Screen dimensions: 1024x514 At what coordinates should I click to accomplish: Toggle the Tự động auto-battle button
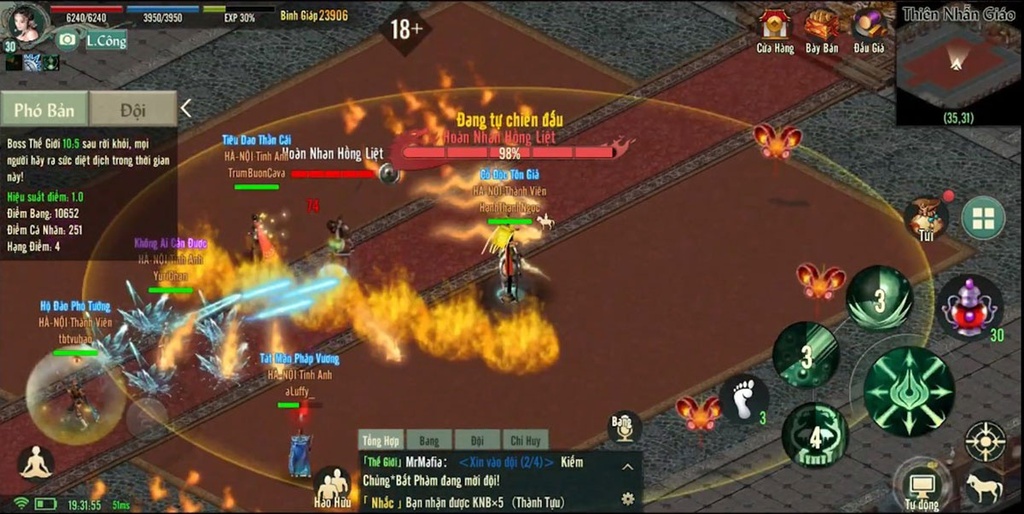[x=921, y=485]
